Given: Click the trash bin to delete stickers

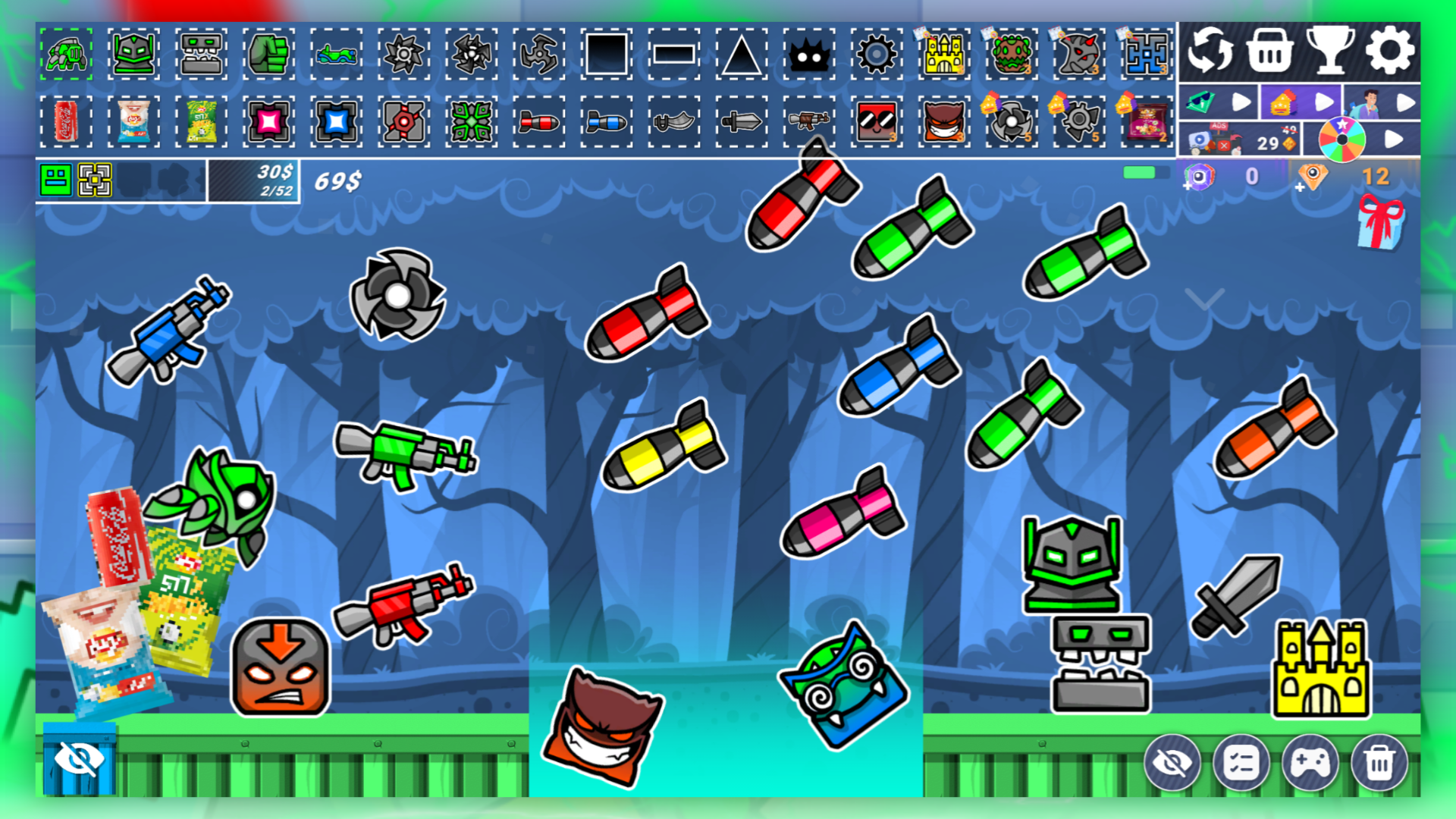Looking at the screenshot, I should click(1380, 762).
